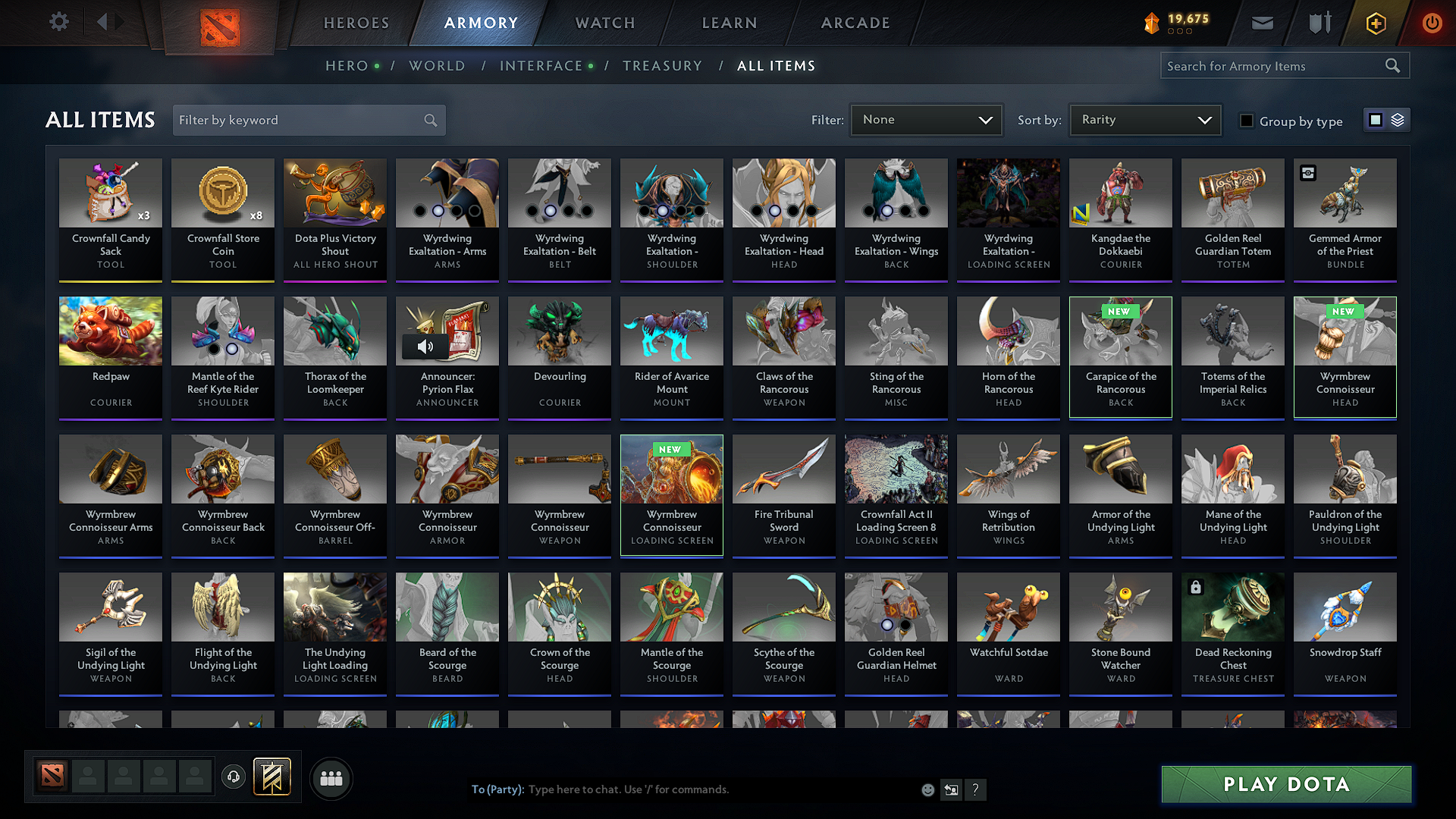Click the chat help question mark button
The image size is (1456, 819).
click(976, 789)
